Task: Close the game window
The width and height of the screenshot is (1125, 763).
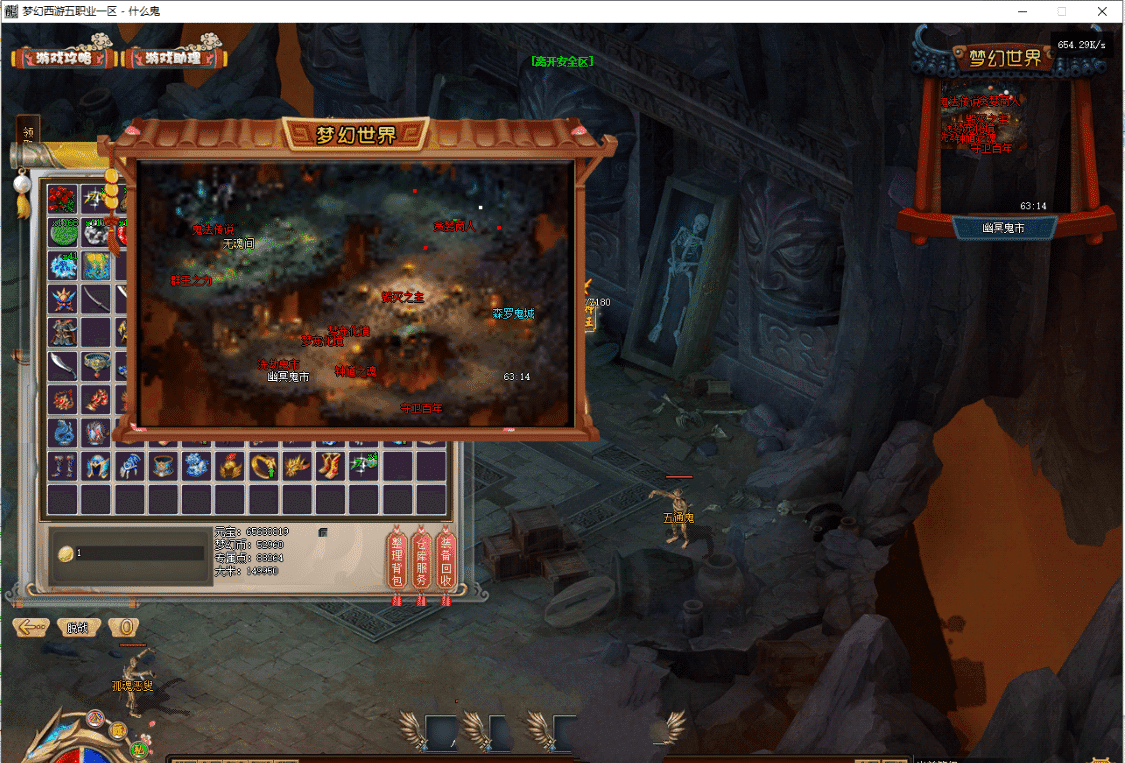Action: (x=1102, y=11)
